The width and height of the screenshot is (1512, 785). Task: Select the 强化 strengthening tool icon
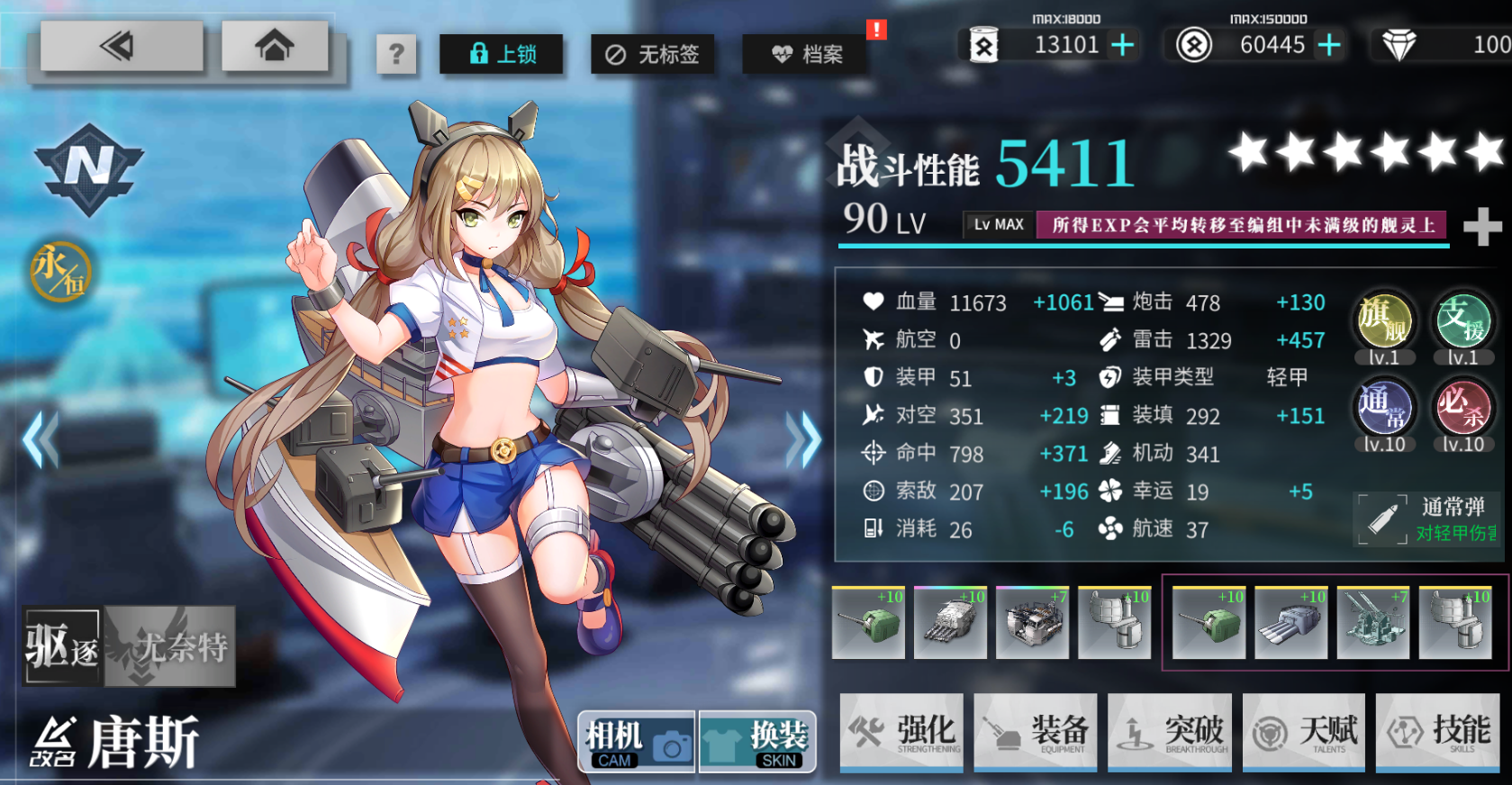click(901, 732)
